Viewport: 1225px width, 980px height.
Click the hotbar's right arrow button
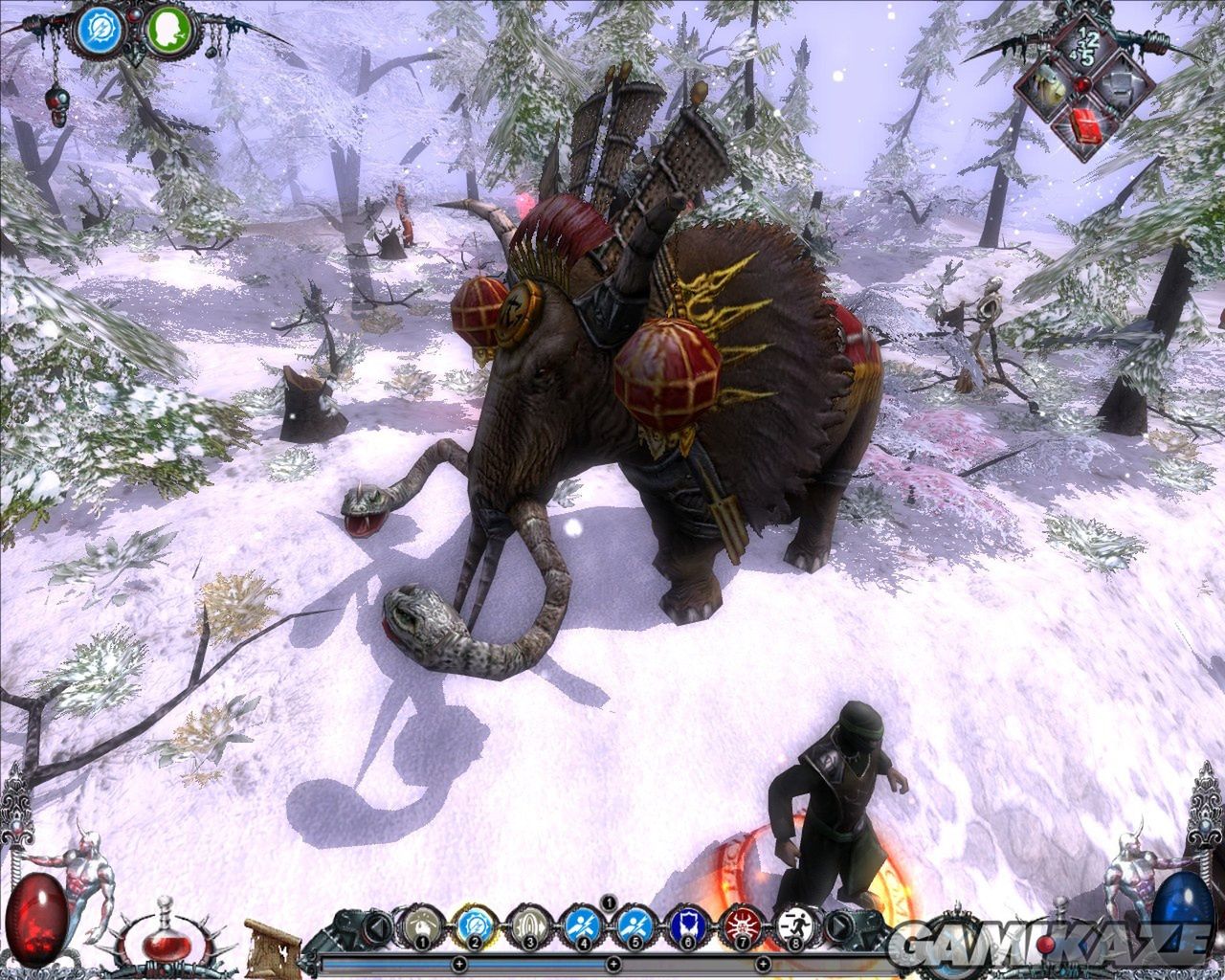point(838,926)
